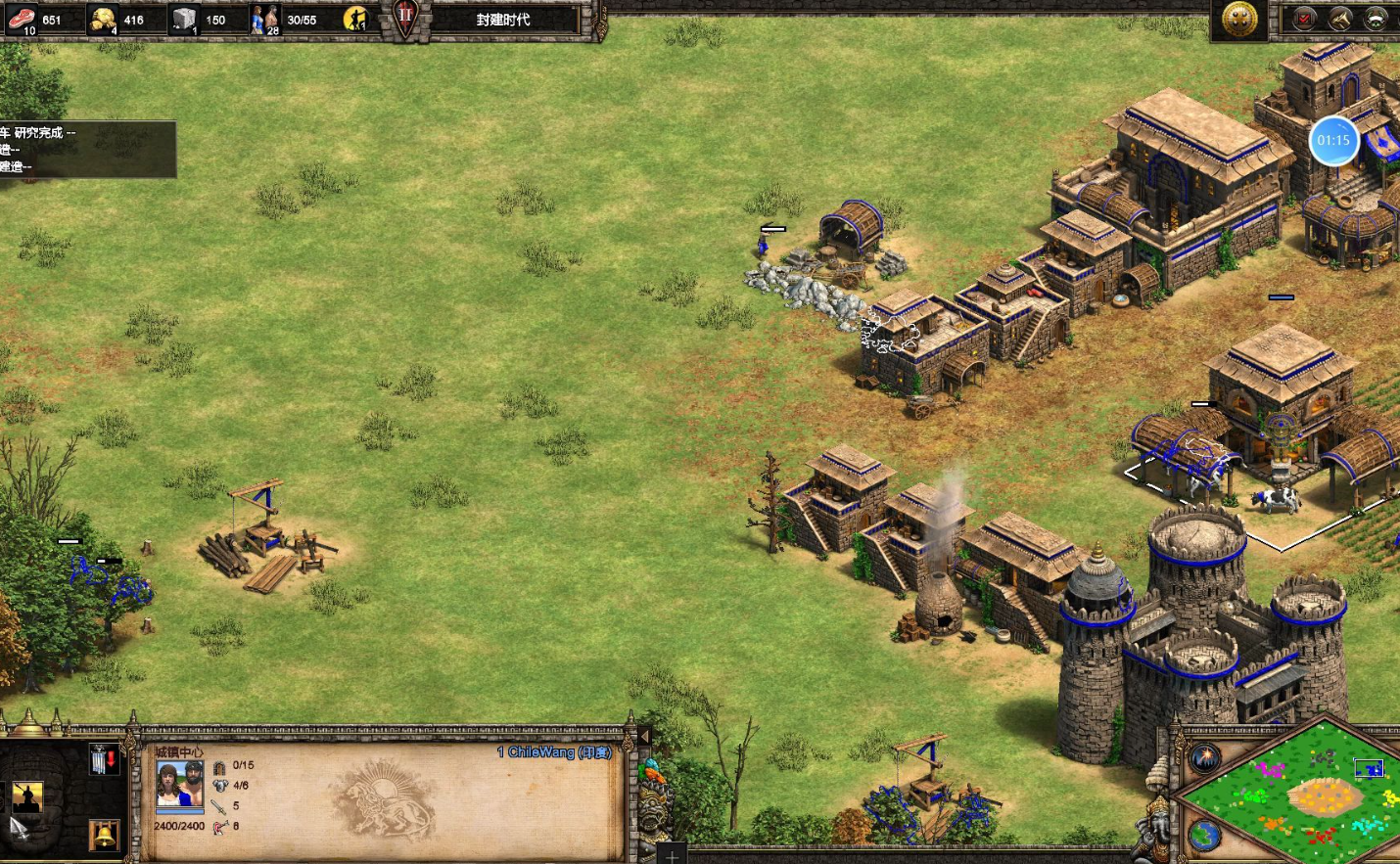Select the militia spearman command icon
Screen dimensions: 1400x864
(x=26, y=797)
